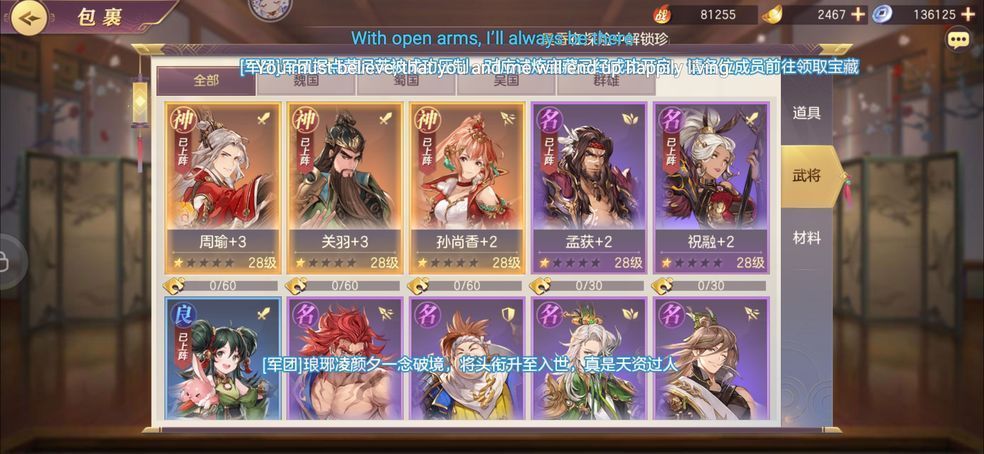Switch to the 蜀国 faction tab

click(x=405, y=81)
